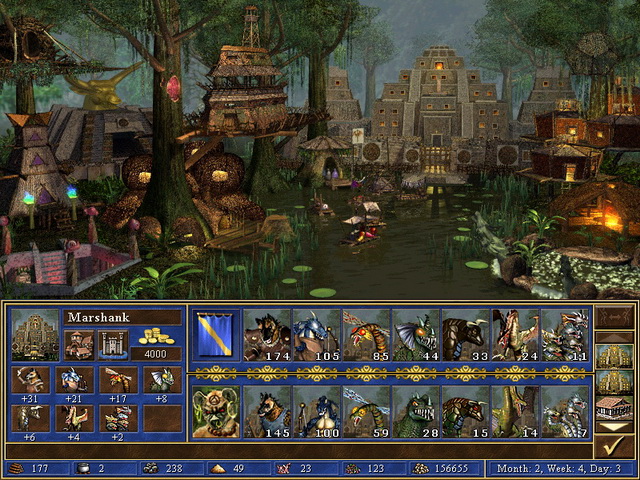The width and height of the screenshot is (640, 480).
Task: Select the visiting hero portrait
Action: pyautogui.click(x=213, y=411)
